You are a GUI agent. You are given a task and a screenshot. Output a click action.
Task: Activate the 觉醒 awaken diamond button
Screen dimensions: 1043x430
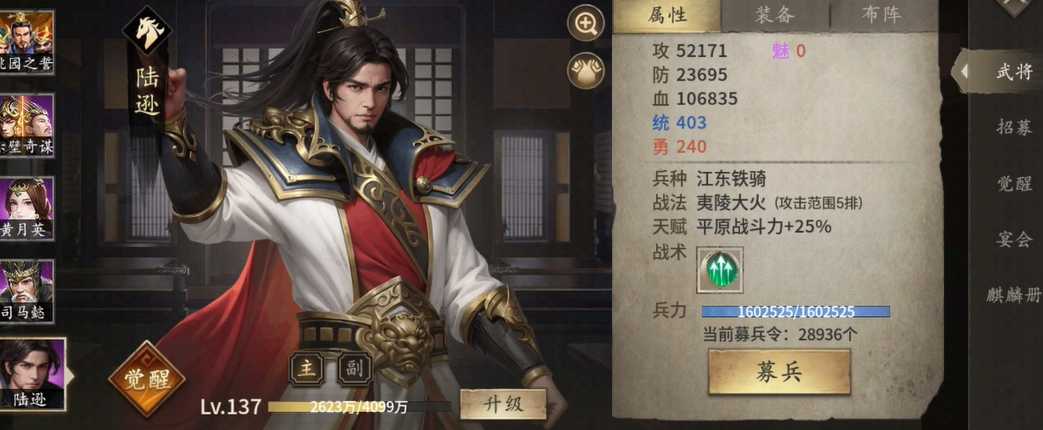(x=146, y=378)
